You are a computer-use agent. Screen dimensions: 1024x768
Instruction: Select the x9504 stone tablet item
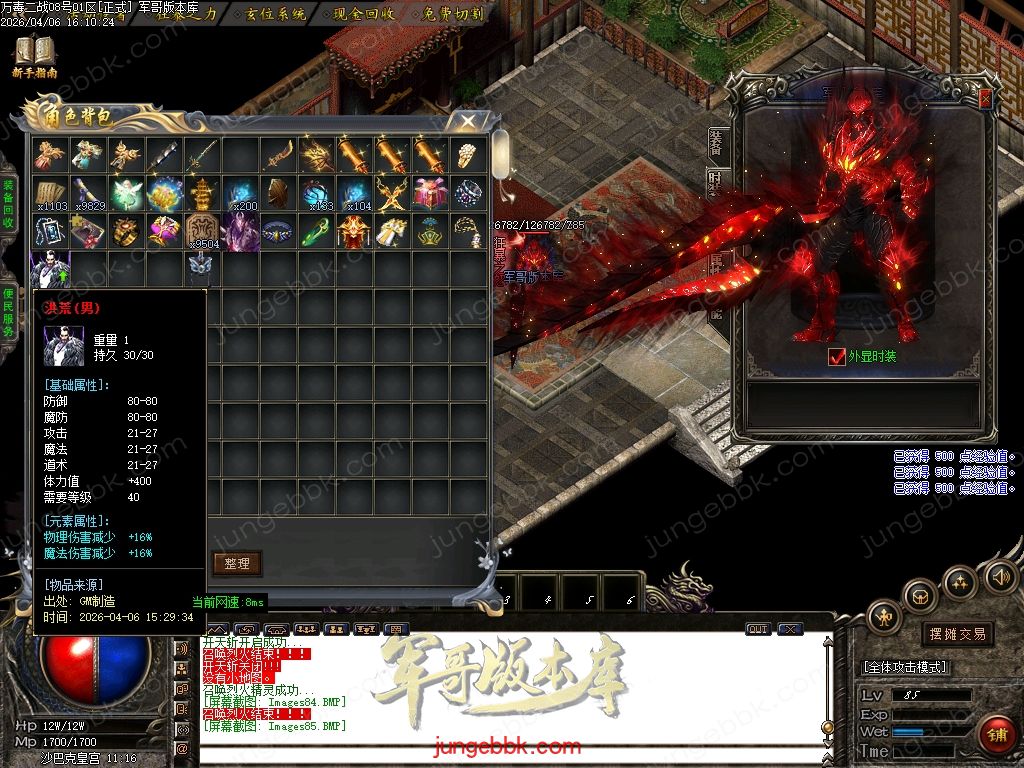click(202, 232)
